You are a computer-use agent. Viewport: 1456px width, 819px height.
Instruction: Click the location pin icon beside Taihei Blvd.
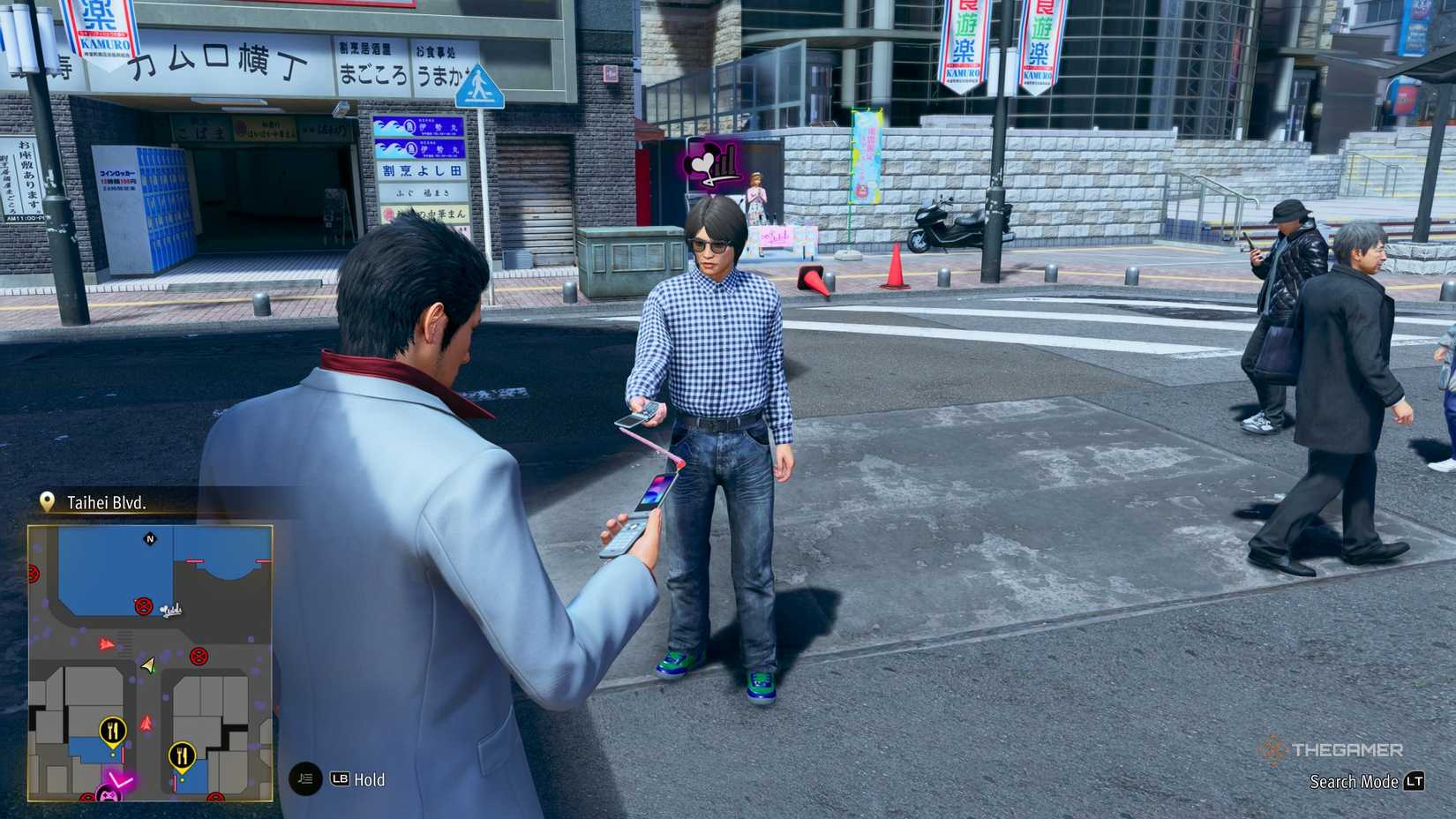[x=49, y=501]
